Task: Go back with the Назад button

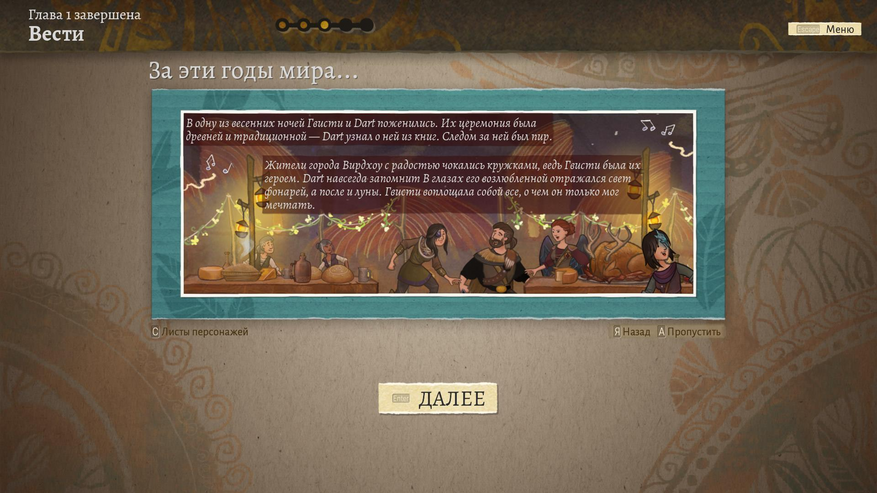Action: [x=631, y=332]
